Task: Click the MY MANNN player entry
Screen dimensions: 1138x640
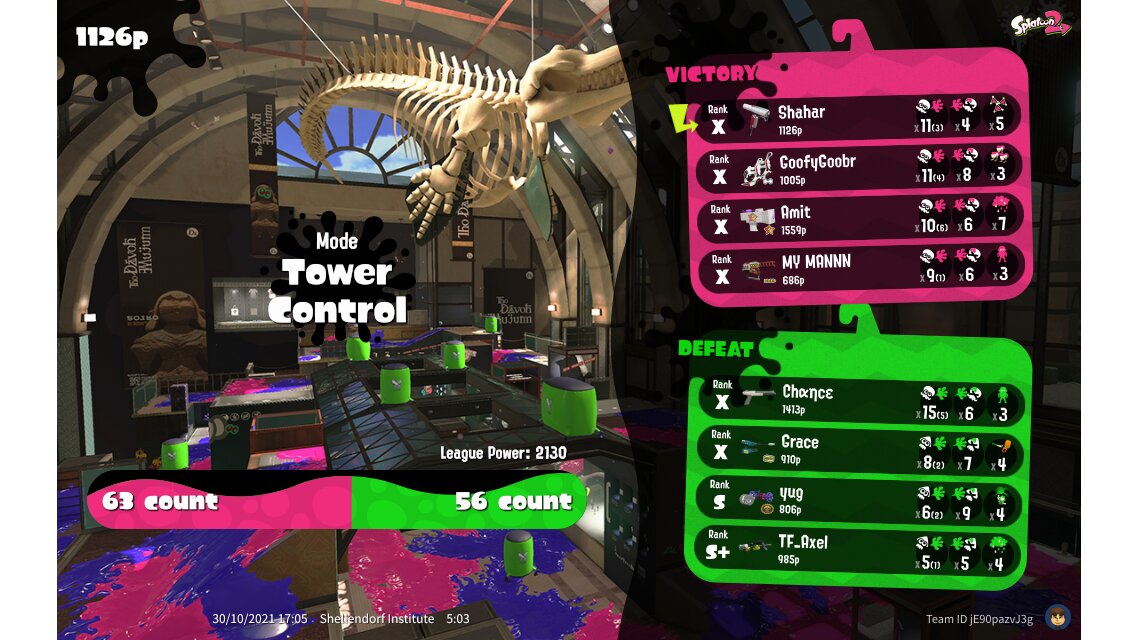Action: 860,268
